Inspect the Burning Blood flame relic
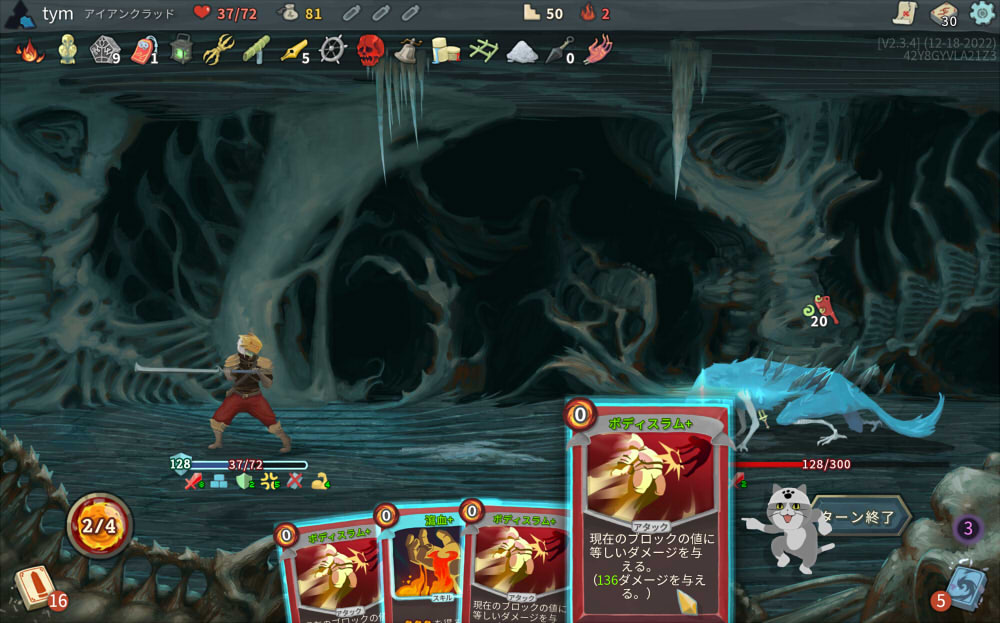 point(29,49)
